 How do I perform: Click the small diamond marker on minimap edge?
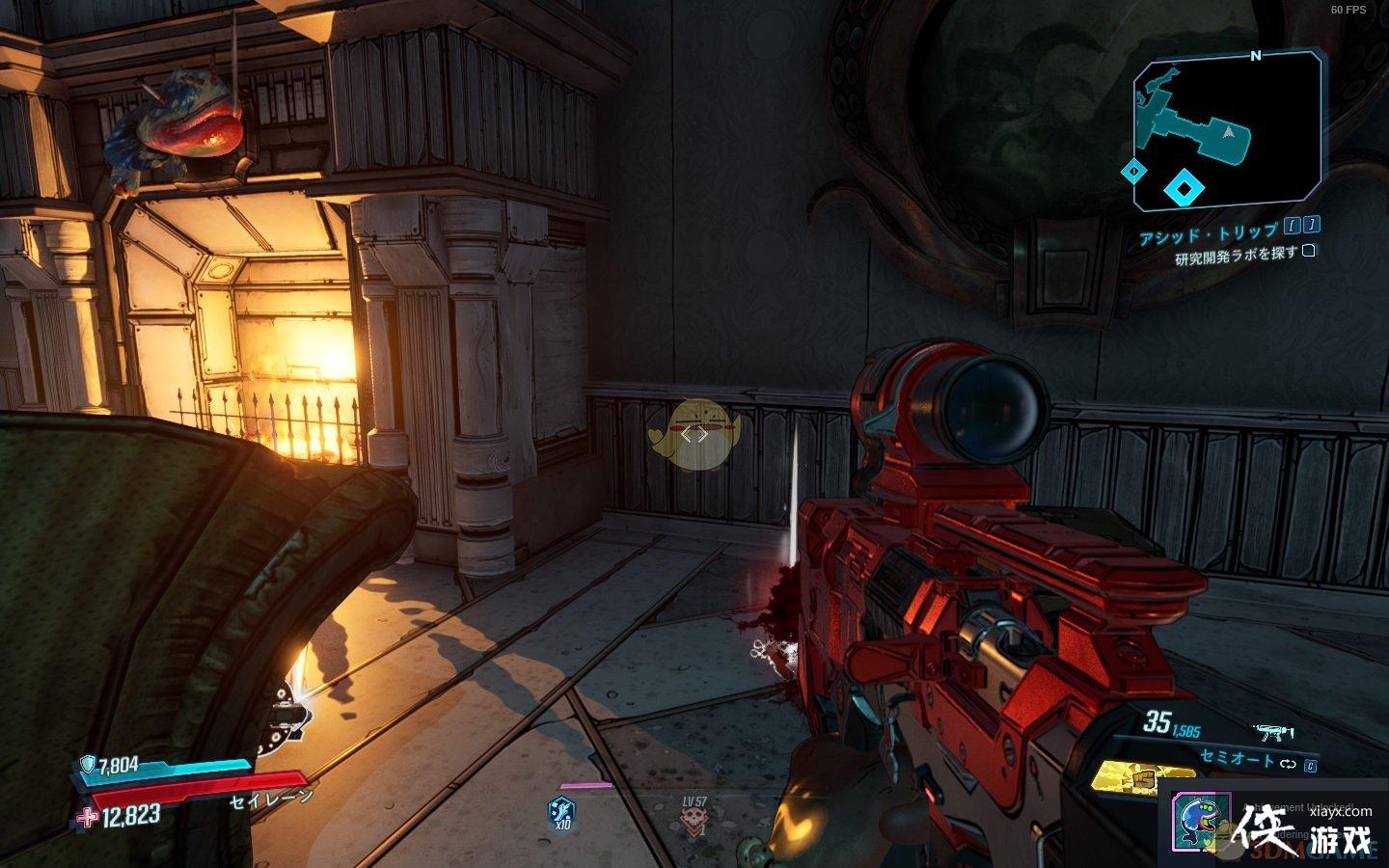click(1134, 172)
